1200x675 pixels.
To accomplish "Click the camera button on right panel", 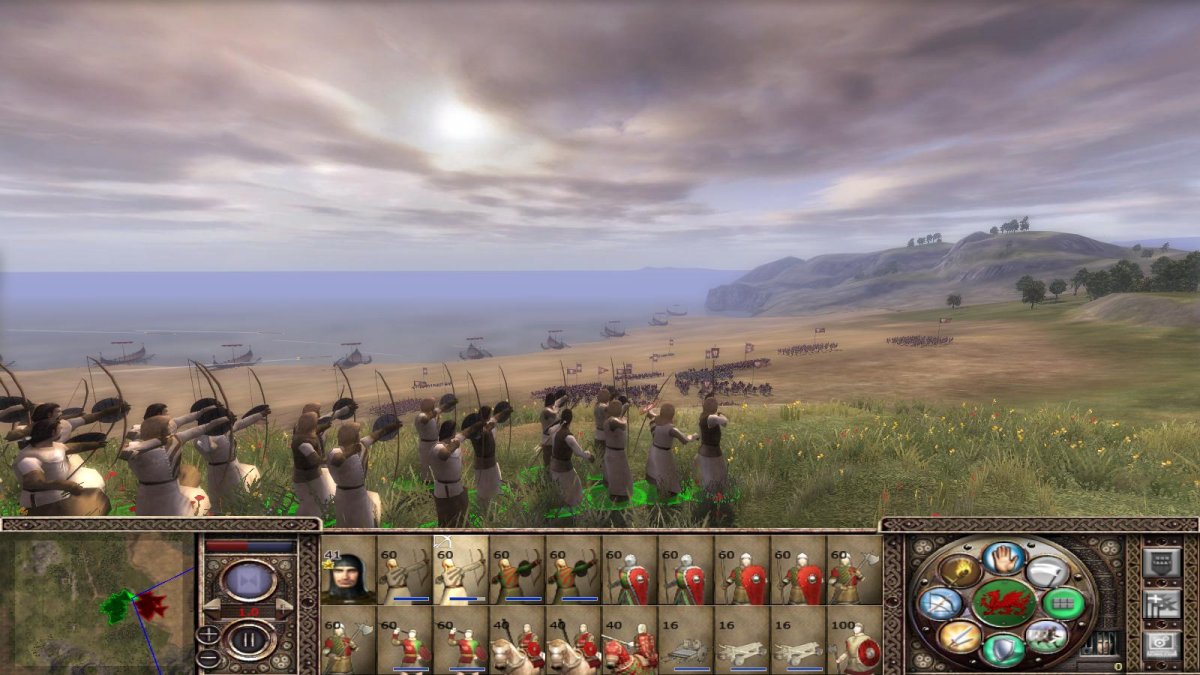I will click(1162, 643).
